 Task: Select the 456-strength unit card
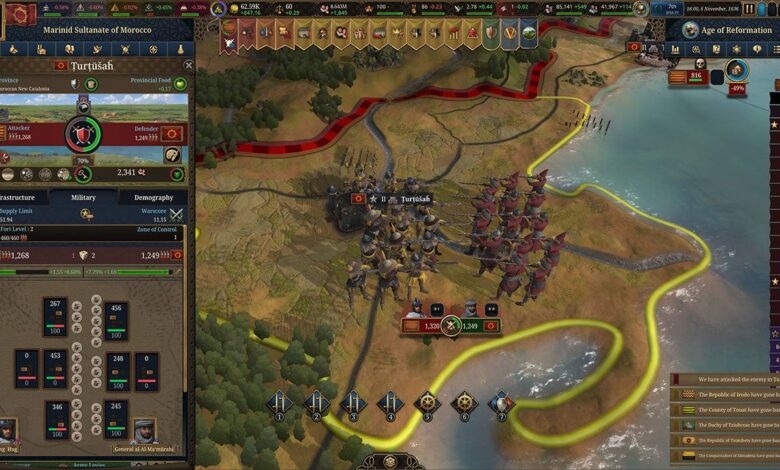(118, 318)
